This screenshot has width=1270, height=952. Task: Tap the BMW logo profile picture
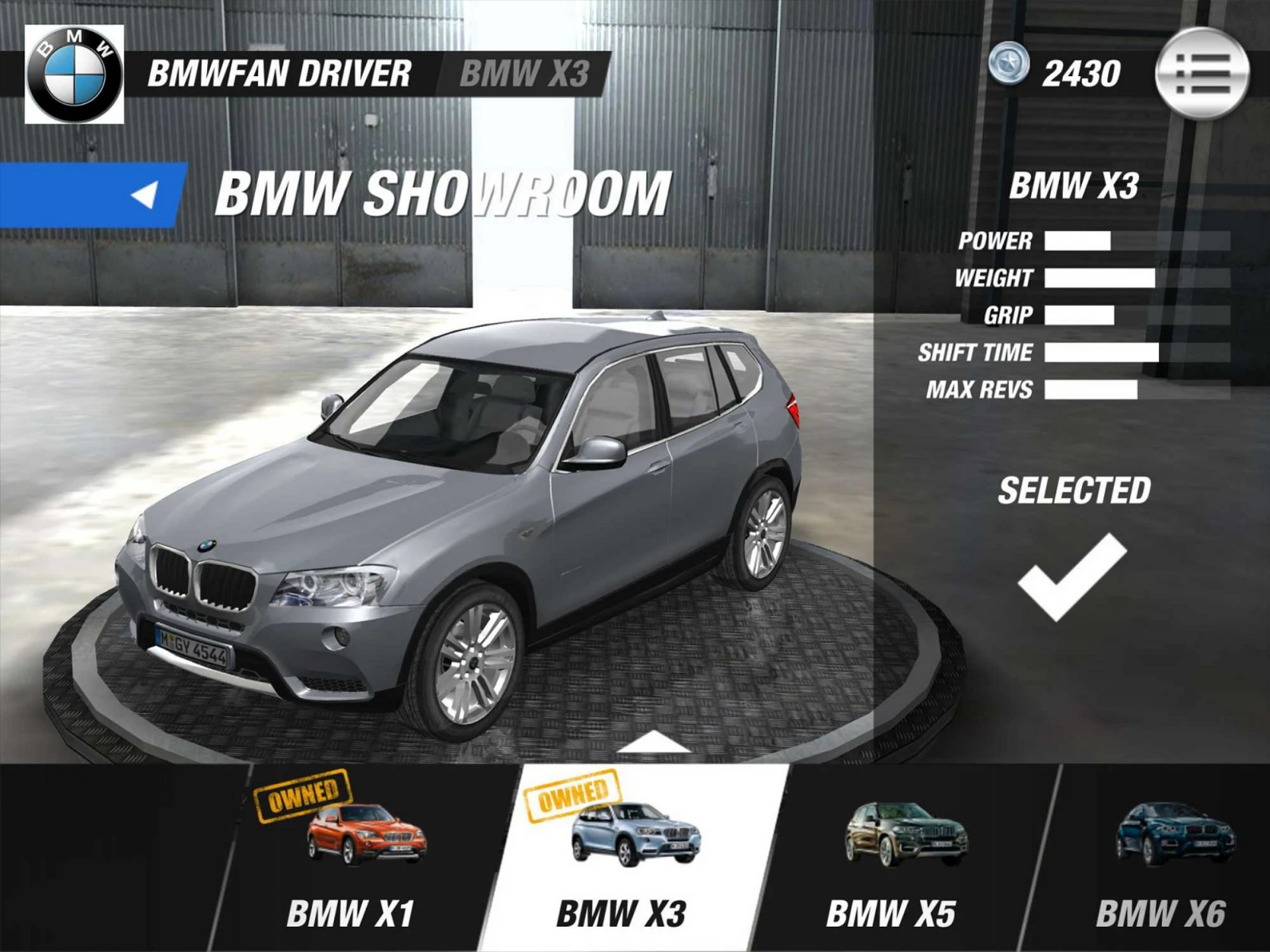coord(74,74)
